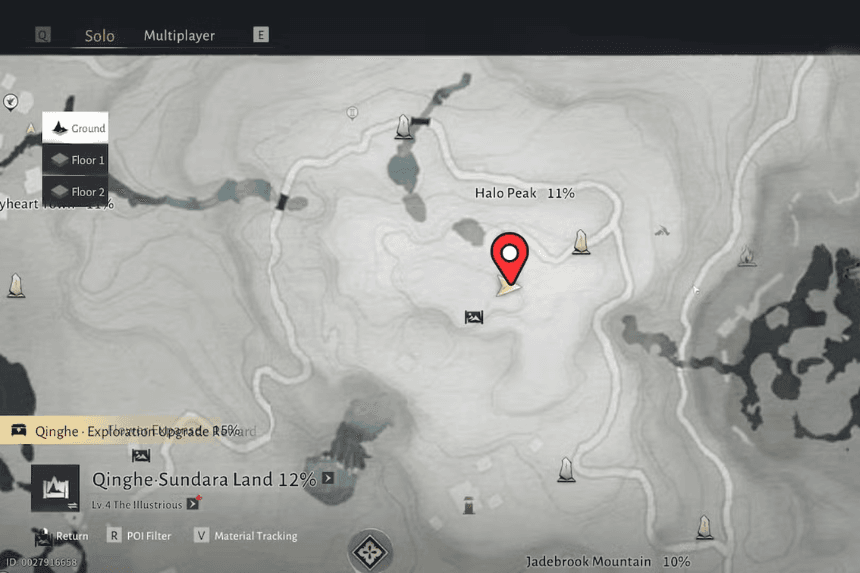Open the POI Filter
860x573 pixels.
(139, 536)
